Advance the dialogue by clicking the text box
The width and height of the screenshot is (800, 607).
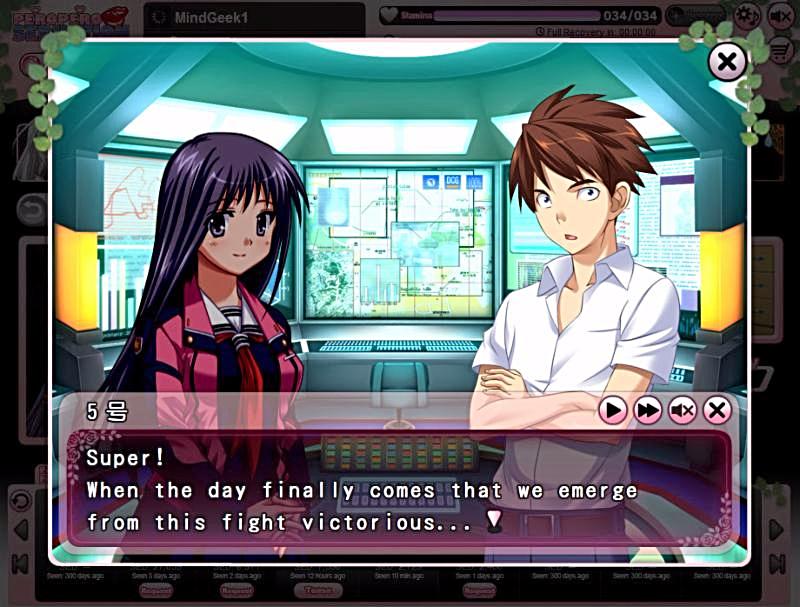[x=400, y=490]
